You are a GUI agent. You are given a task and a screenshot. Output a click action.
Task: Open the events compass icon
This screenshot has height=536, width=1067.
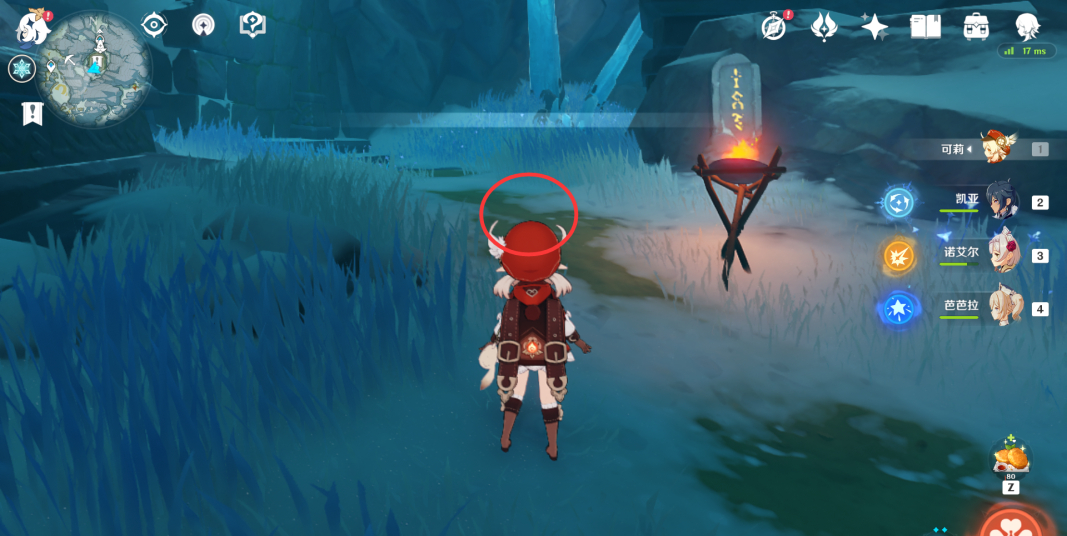pos(773,27)
